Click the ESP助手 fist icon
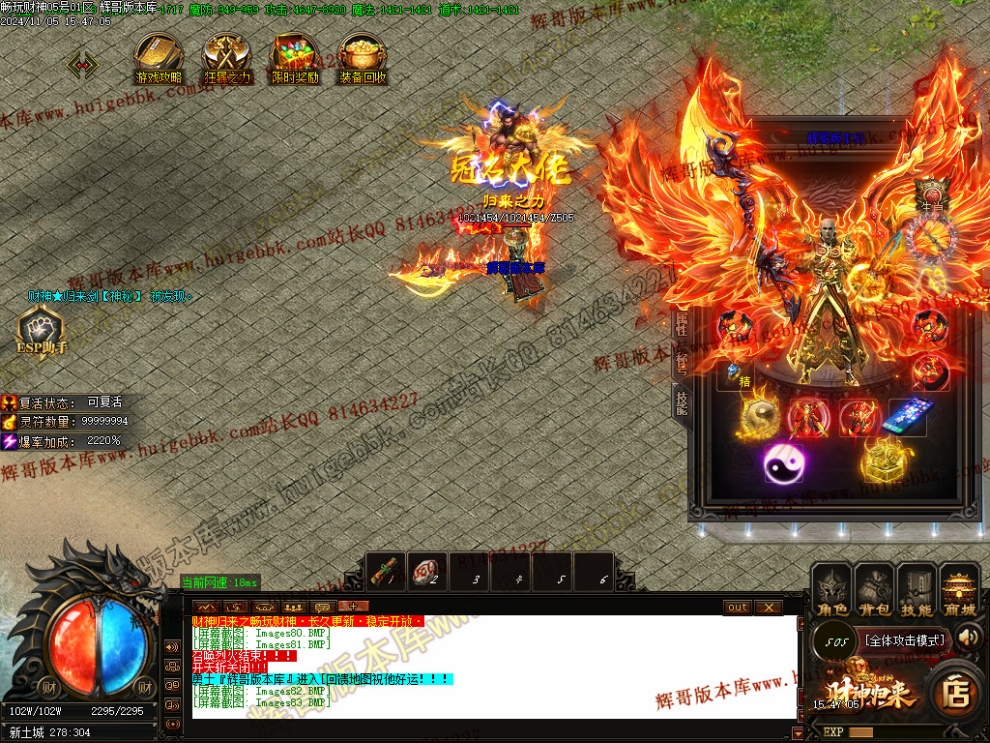The width and height of the screenshot is (990, 743). click(40, 329)
